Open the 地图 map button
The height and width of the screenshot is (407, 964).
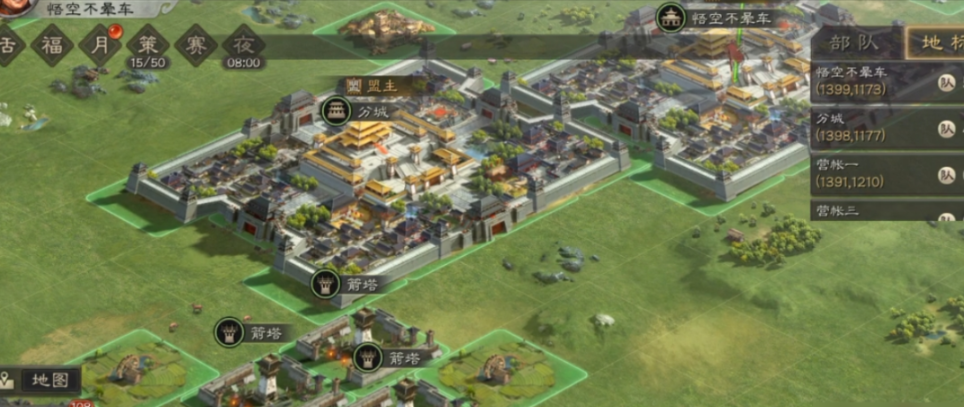click(40, 380)
